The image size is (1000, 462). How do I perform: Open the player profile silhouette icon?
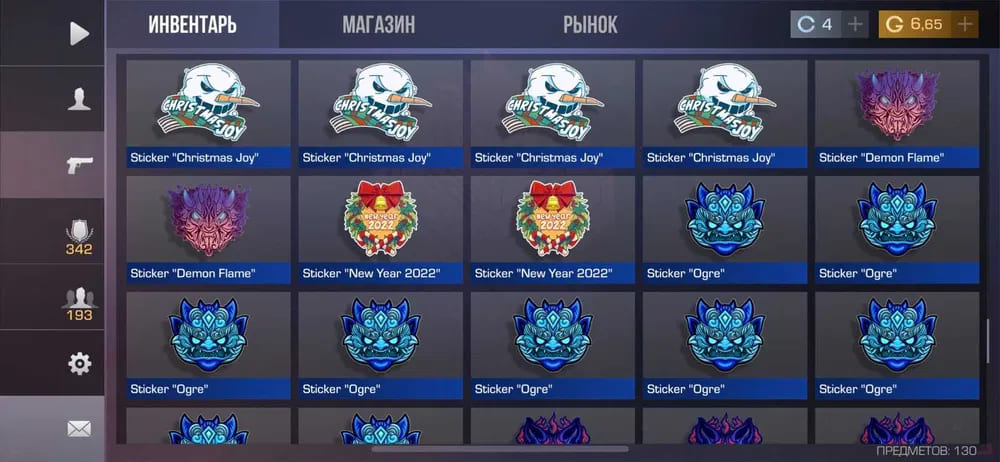click(79, 99)
